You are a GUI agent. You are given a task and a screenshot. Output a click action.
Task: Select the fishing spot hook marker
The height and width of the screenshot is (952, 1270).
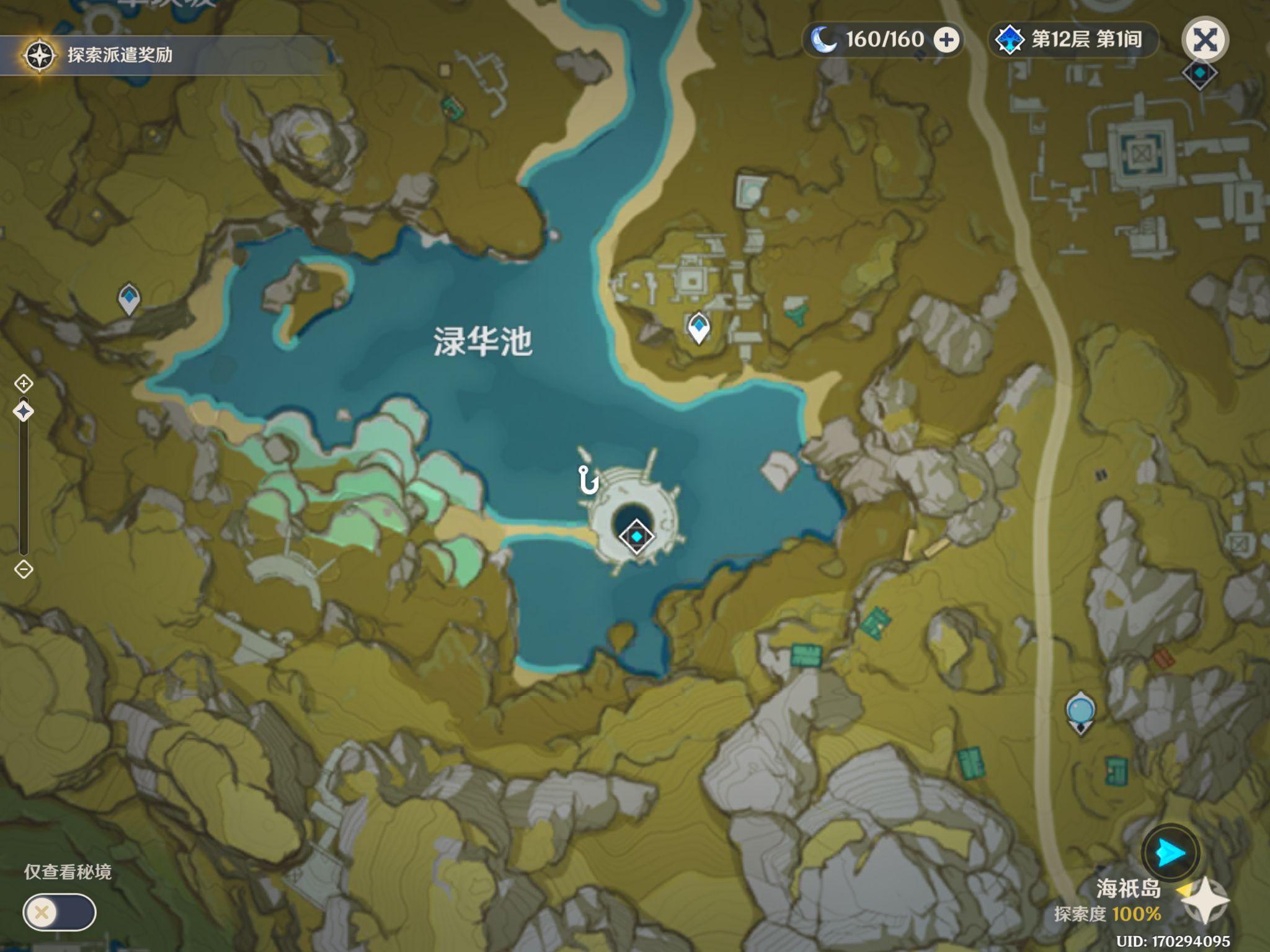tap(587, 480)
